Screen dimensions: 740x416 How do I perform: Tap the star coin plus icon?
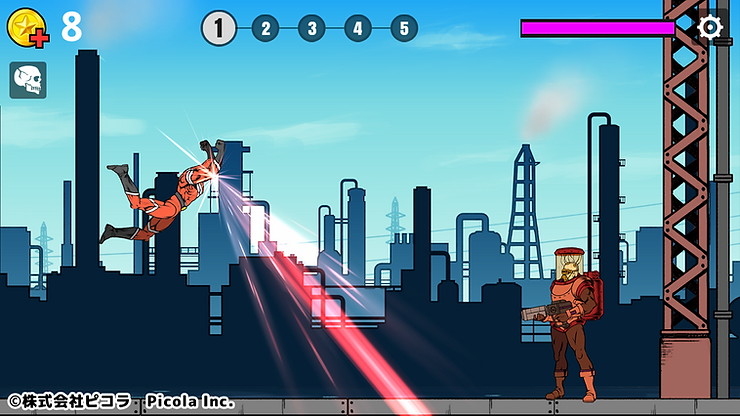[27, 28]
